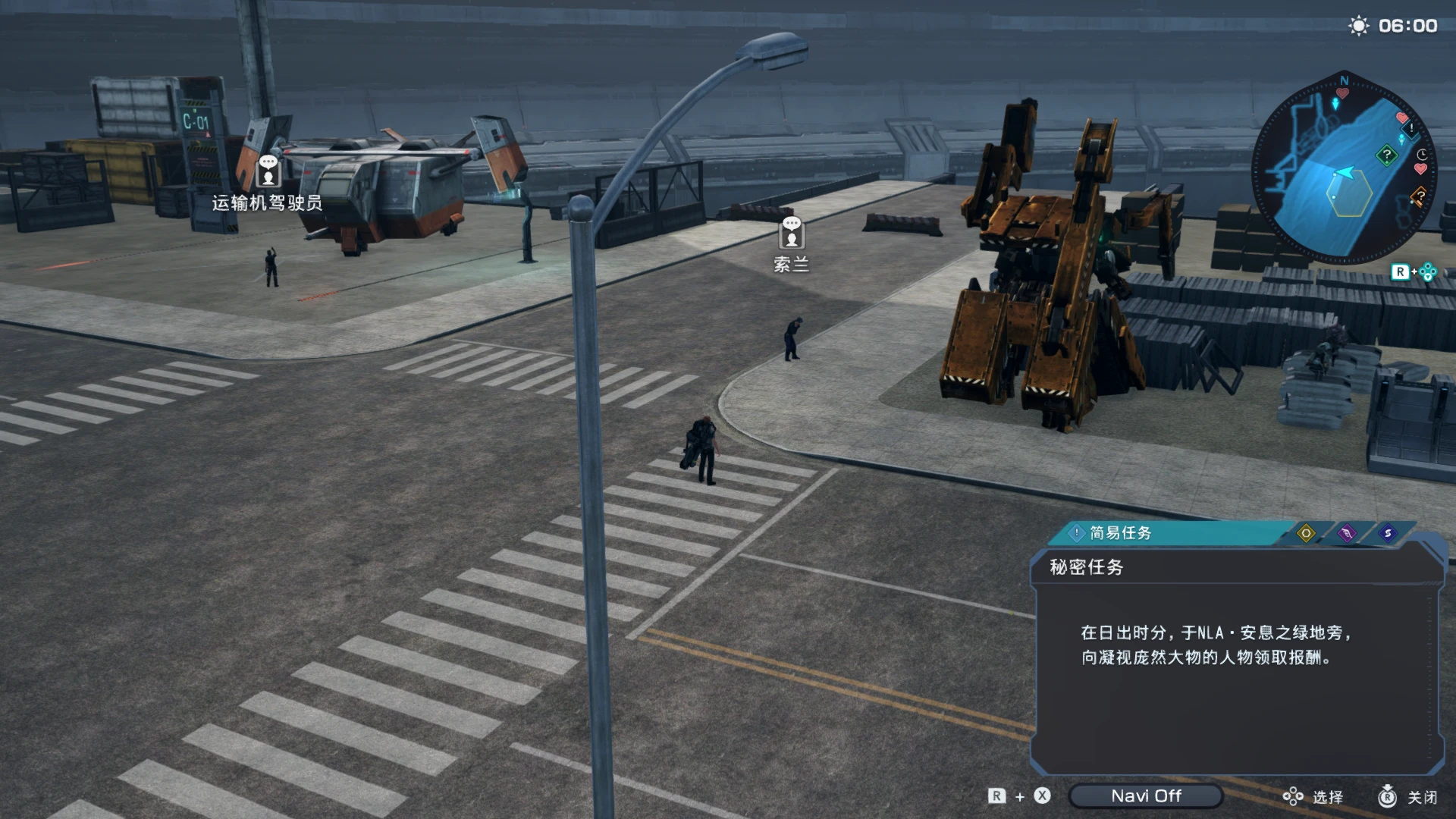Toggle the Navi Off button
Image resolution: width=1456 pixels, height=819 pixels.
click(1145, 795)
